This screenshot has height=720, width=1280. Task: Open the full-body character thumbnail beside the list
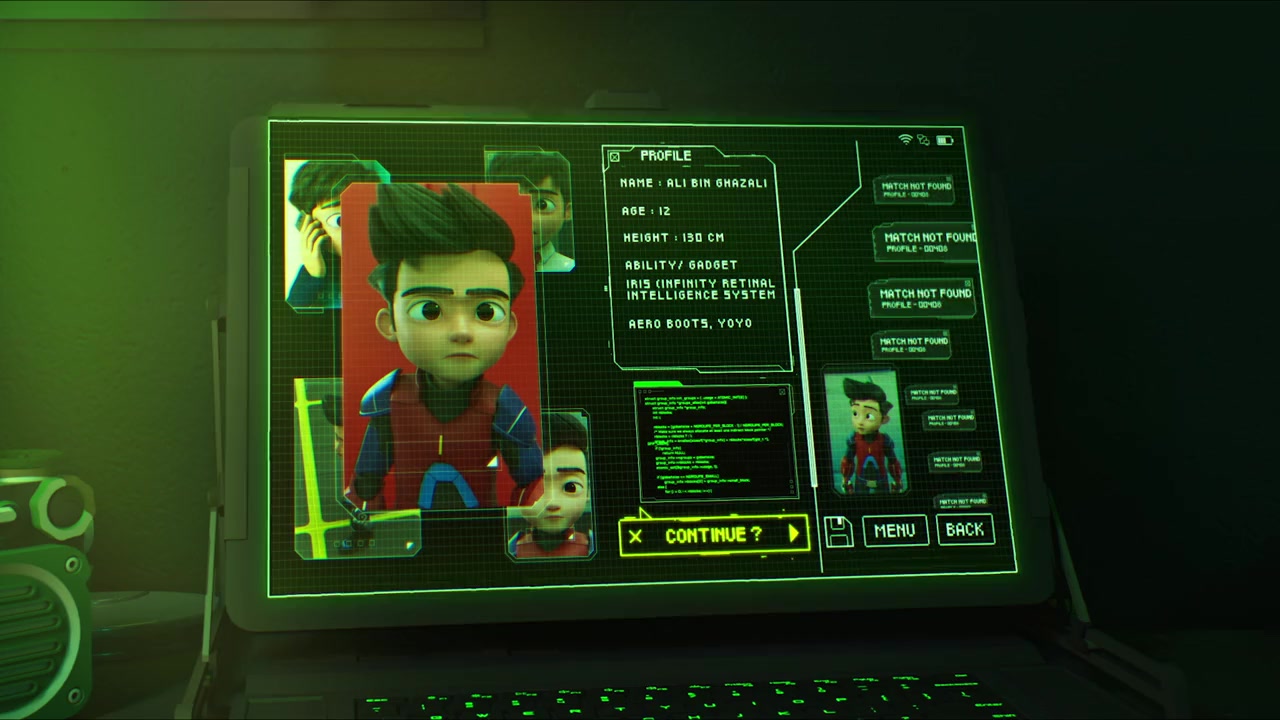click(x=863, y=433)
